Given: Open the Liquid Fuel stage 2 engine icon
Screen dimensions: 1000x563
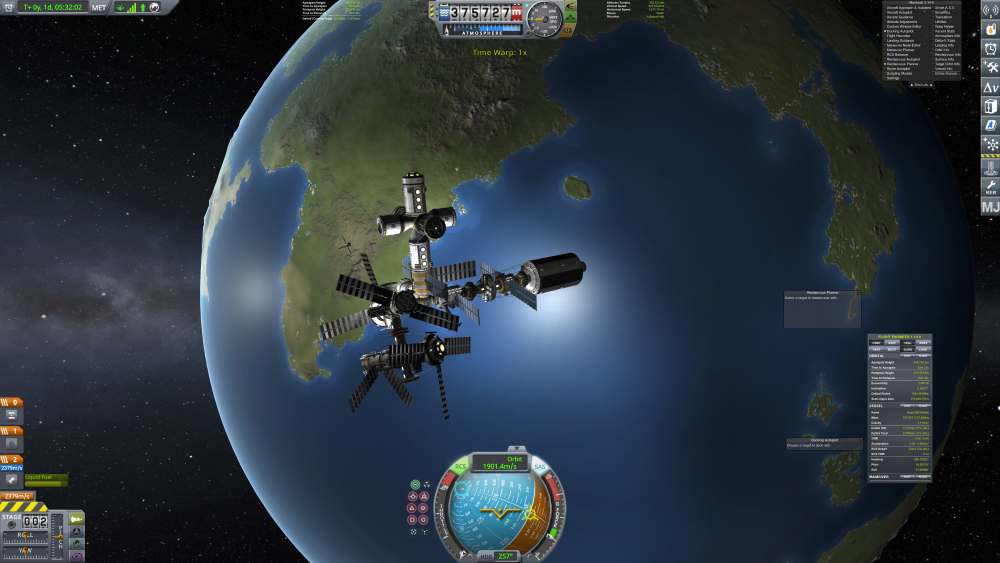Looking at the screenshot, I should coord(11,480).
